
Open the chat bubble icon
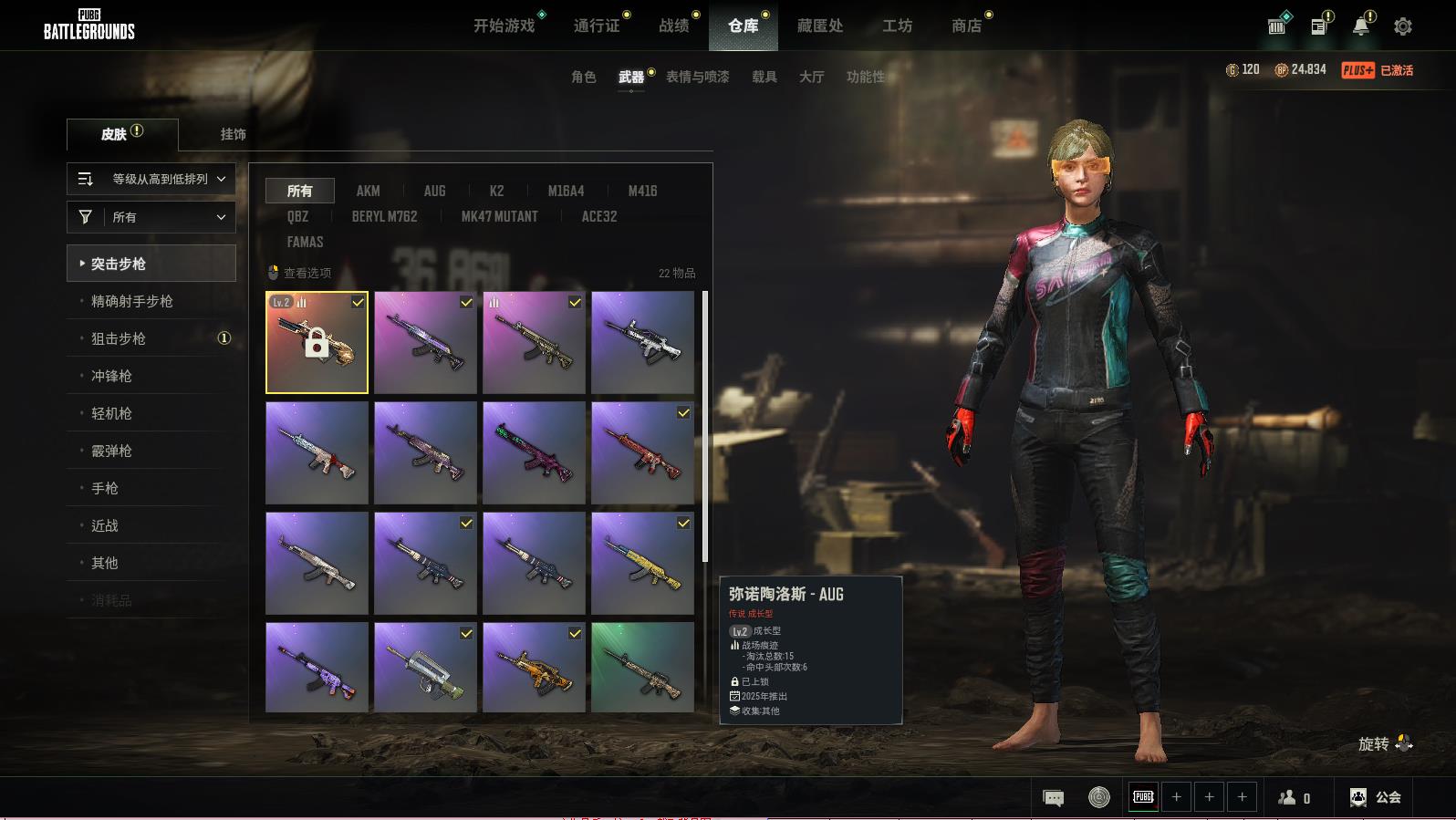tap(1053, 798)
